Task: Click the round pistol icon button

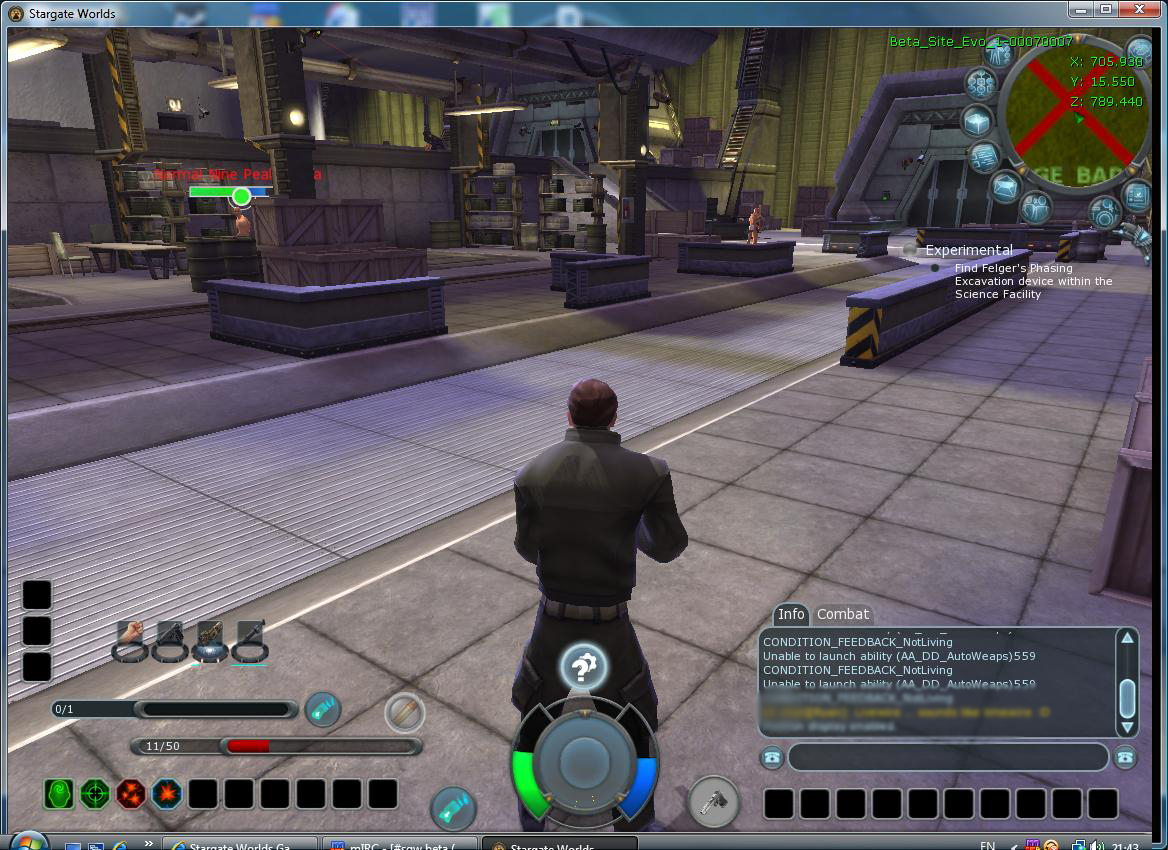Action: 713,802
